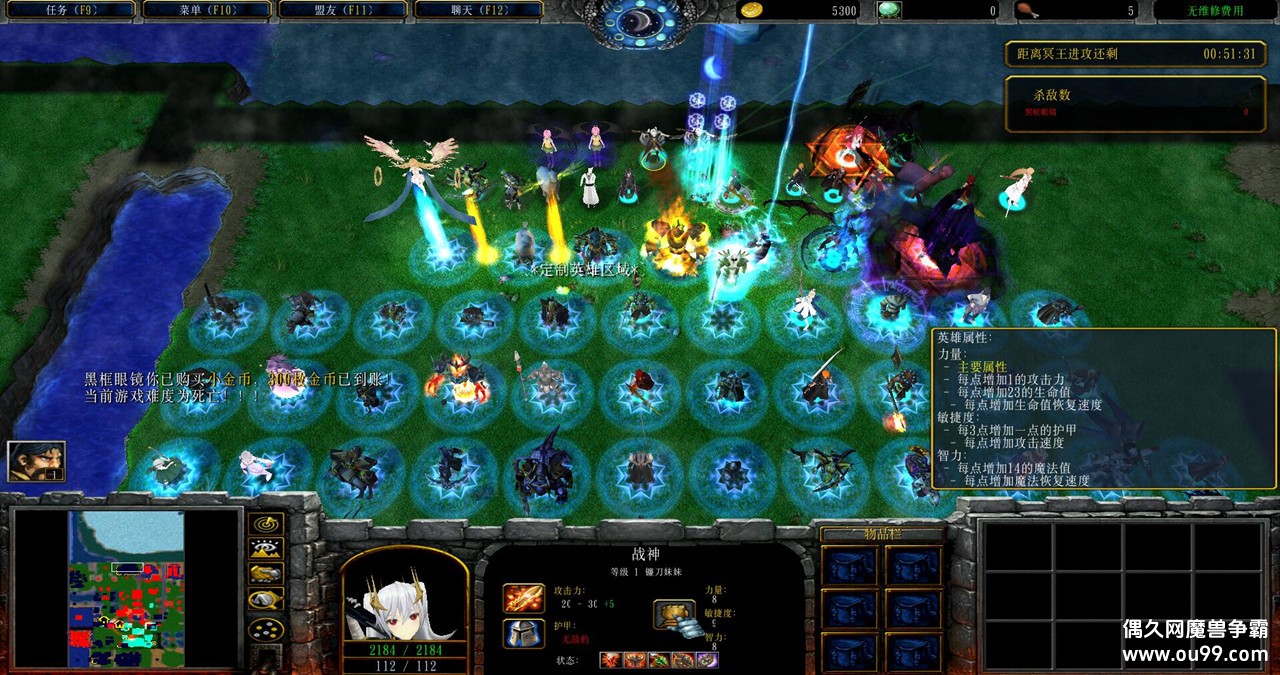1280x675 pixels.
Task: Toggle the formation movement button (dots icon)
Action: click(266, 630)
